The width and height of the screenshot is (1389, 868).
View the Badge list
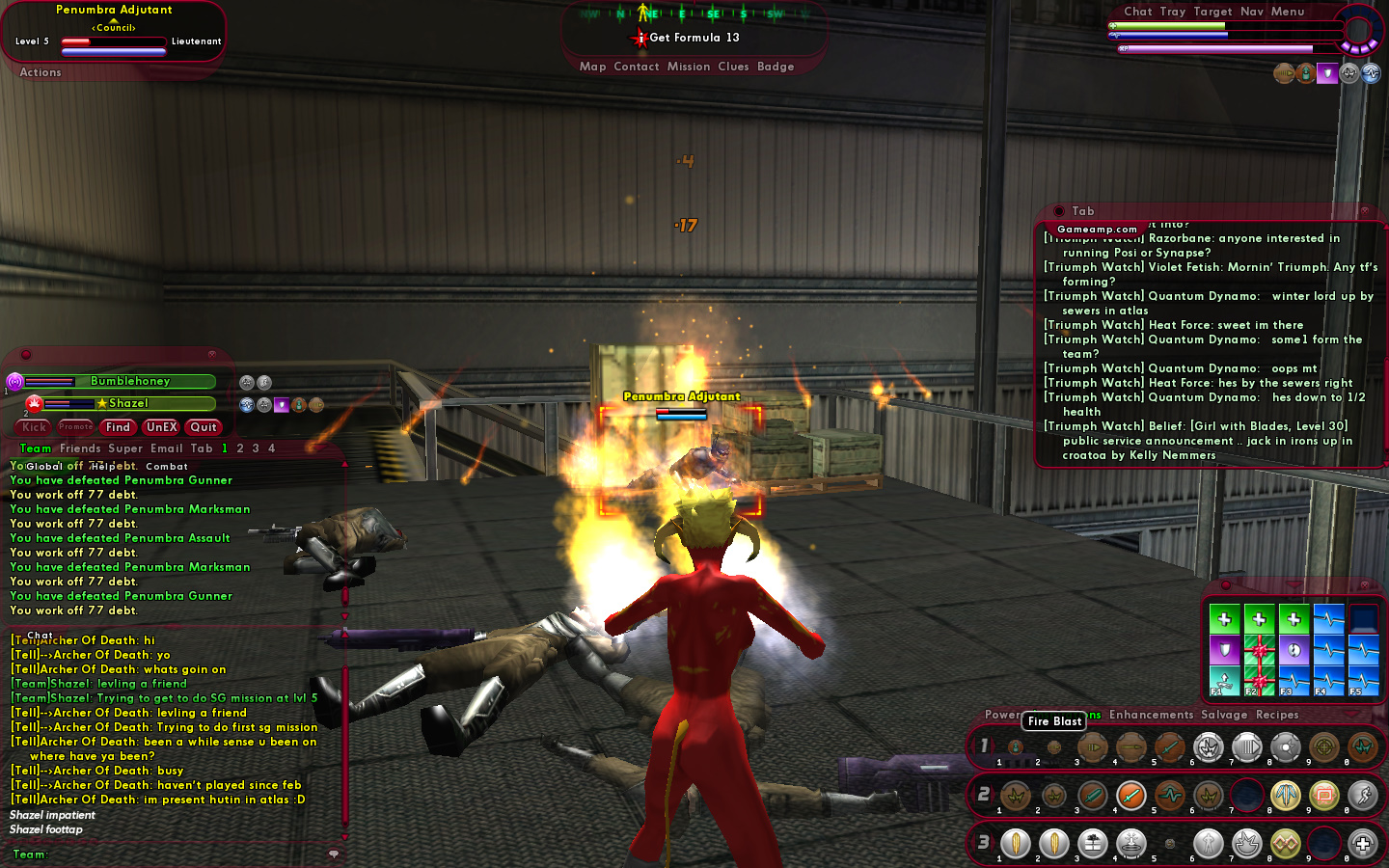point(776,67)
